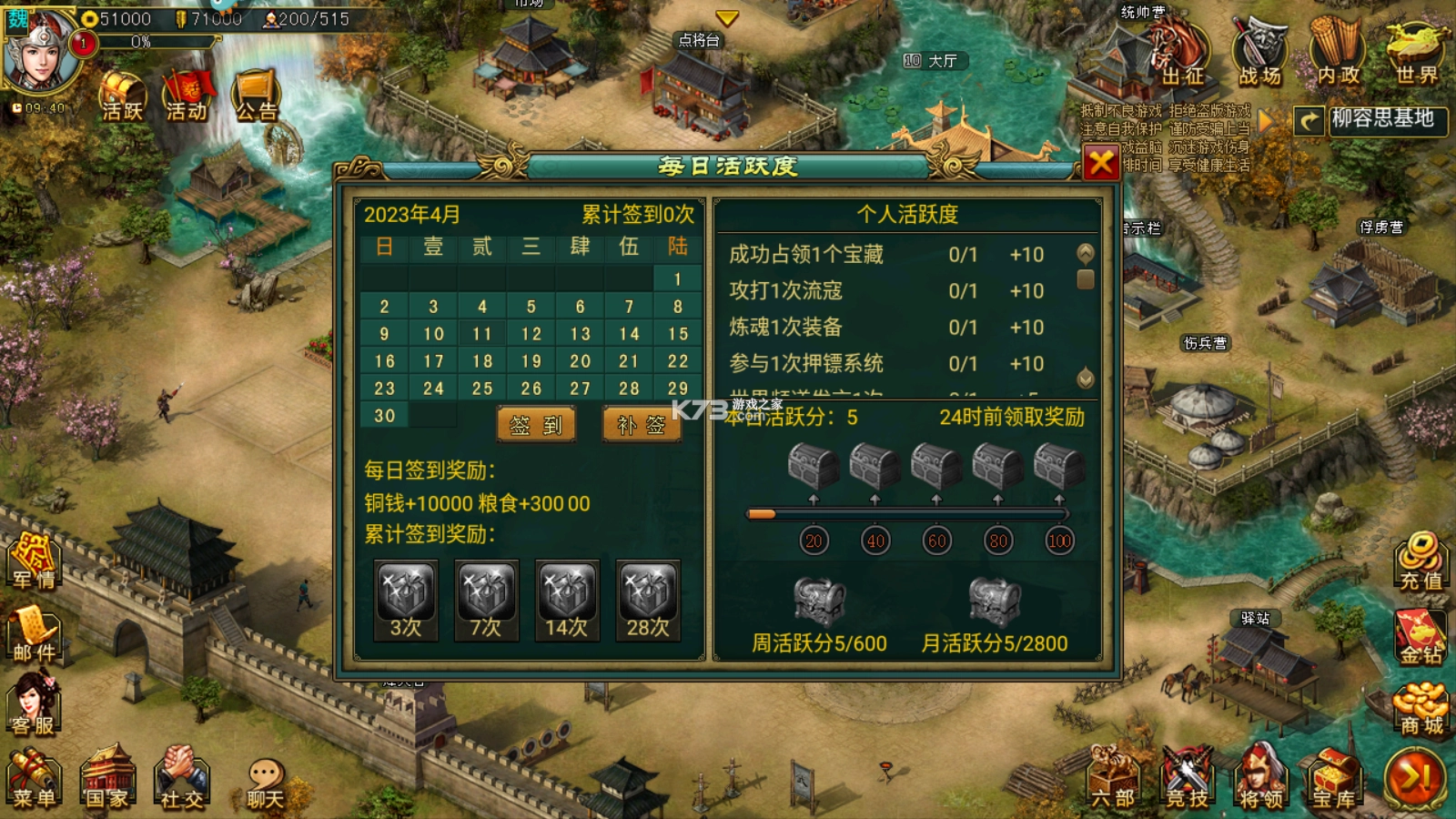The image size is (1456, 819).
Task: Select April 30 on the calendar
Action: 384,415
